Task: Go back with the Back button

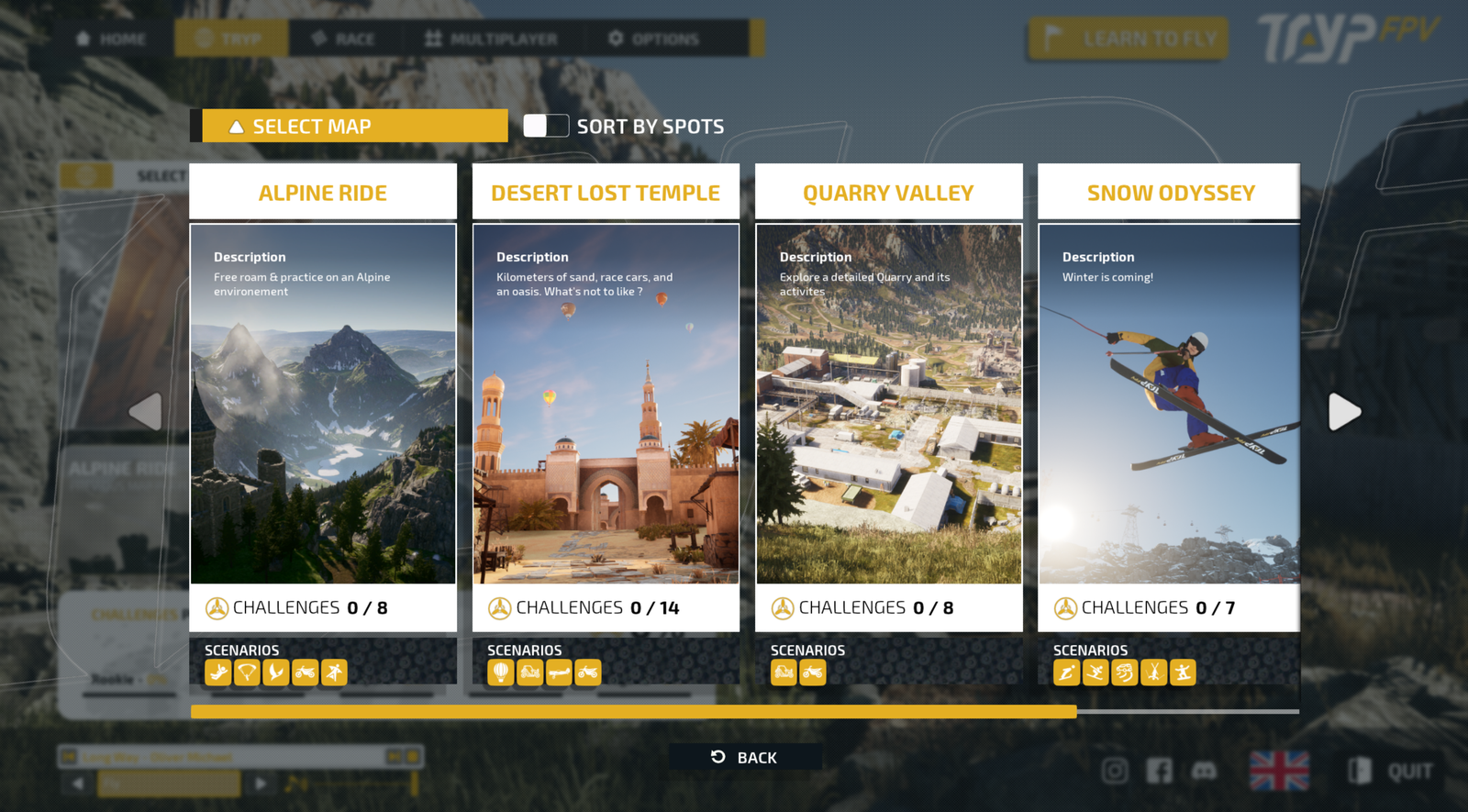Action: [744, 757]
